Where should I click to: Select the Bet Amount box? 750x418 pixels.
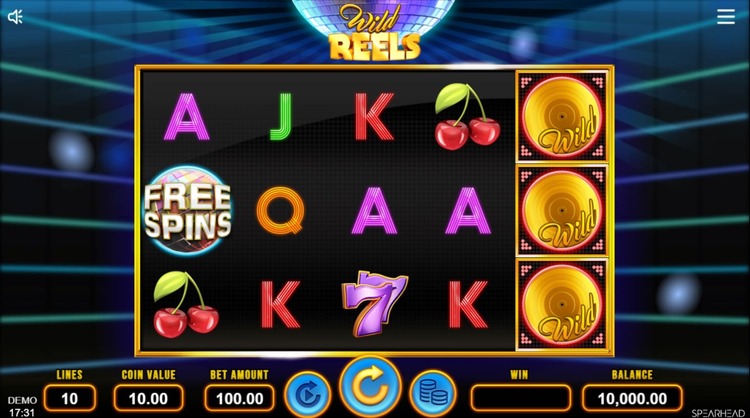click(239, 398)
